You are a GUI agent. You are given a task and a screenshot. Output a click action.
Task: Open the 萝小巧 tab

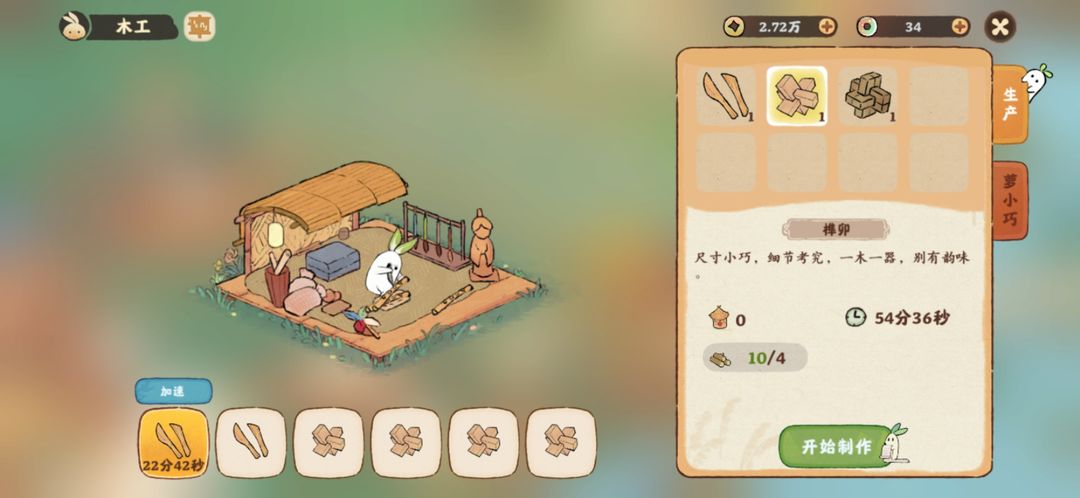(1010, 200)
